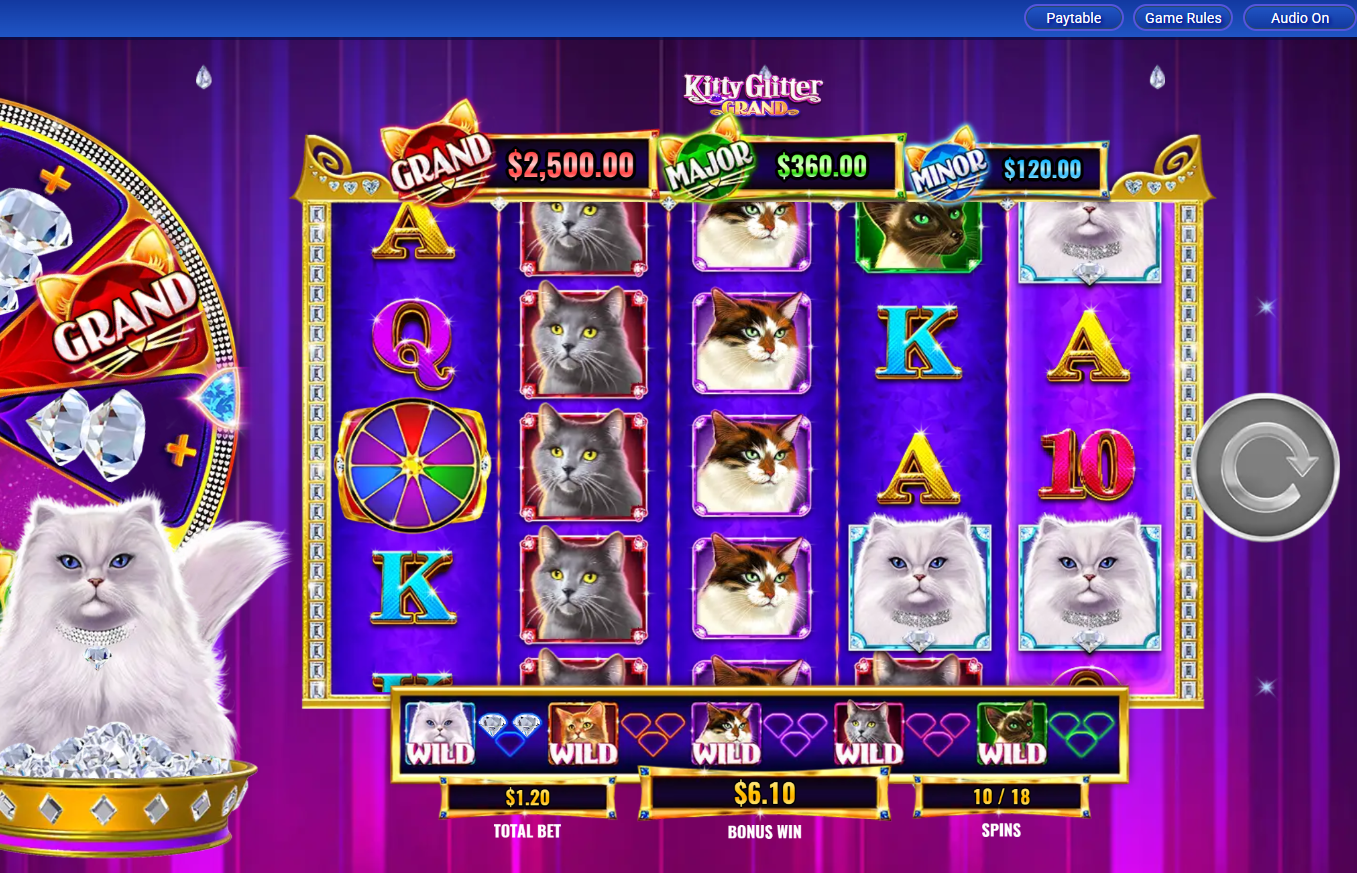
Task: Toggle the Audio On setting
Action: point(1298,17)
